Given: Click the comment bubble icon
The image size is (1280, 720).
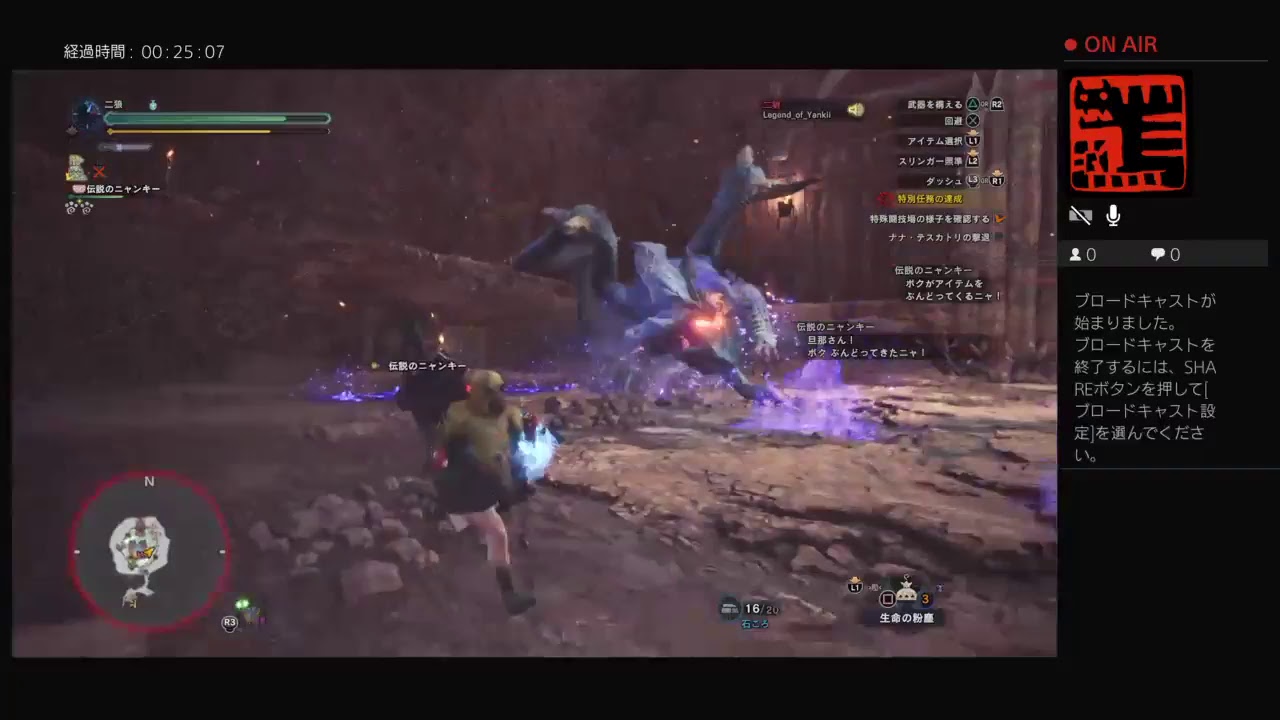Looking at the screenshot, I should pos(1157,254).
